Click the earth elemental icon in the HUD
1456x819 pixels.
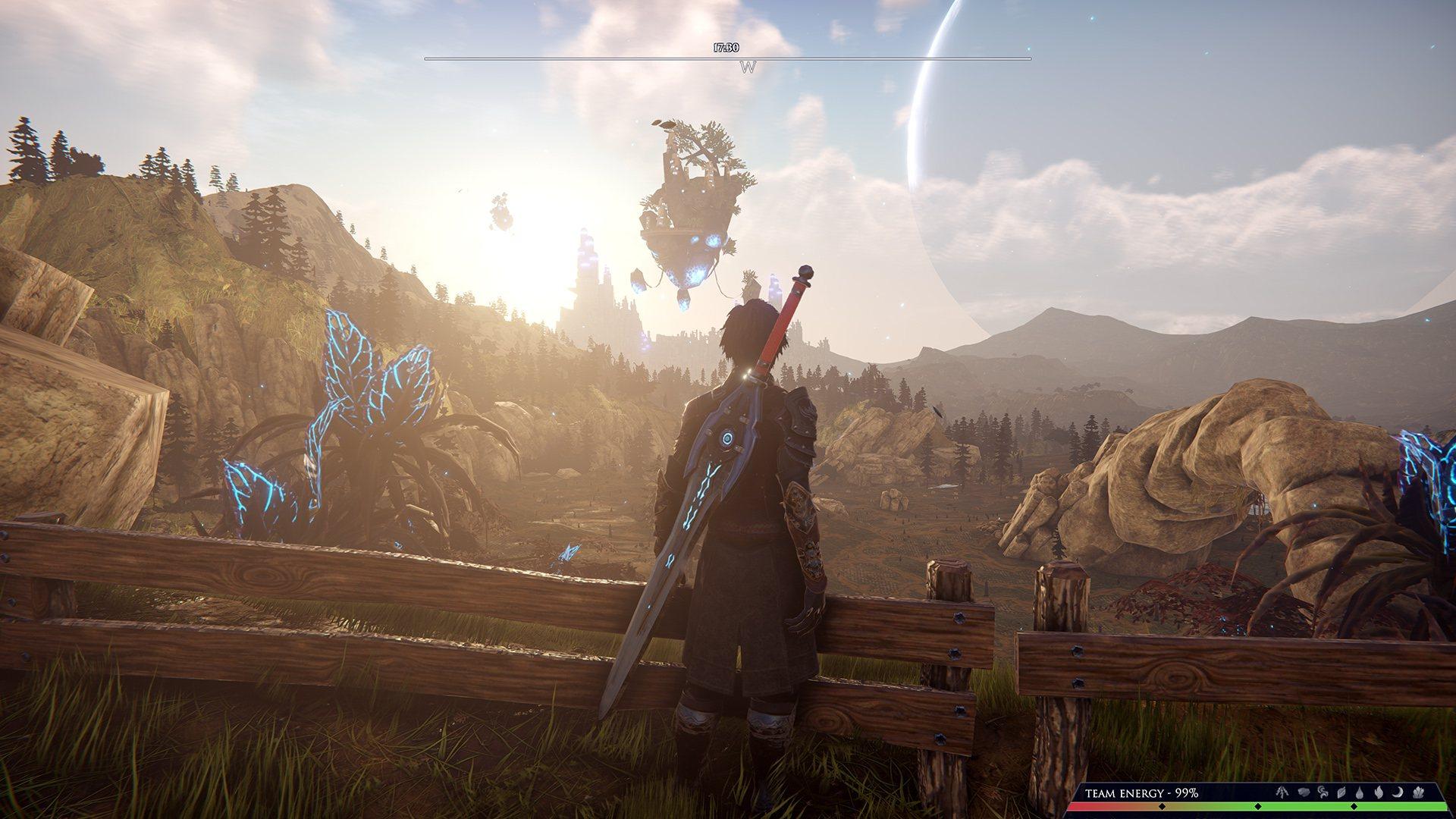[1303, 792]
